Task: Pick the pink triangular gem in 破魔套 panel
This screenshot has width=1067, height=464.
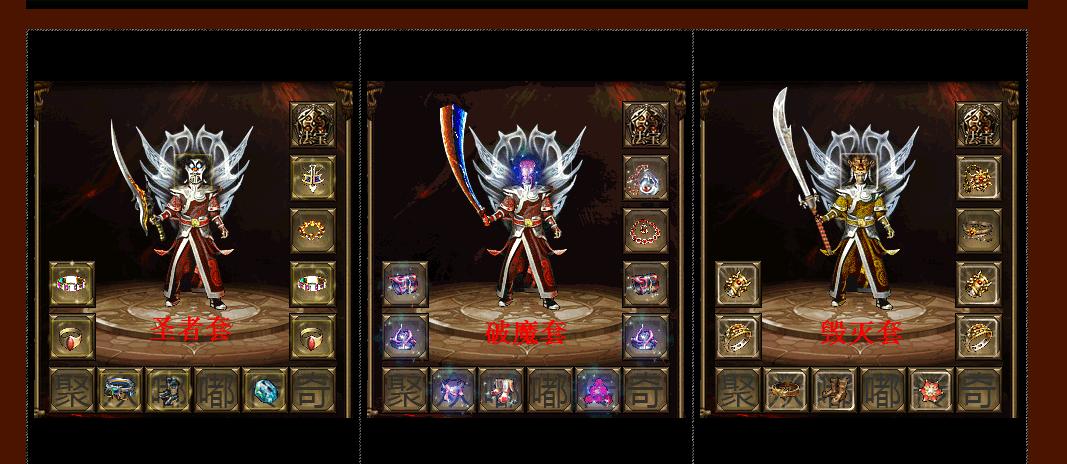Action: 598,390
